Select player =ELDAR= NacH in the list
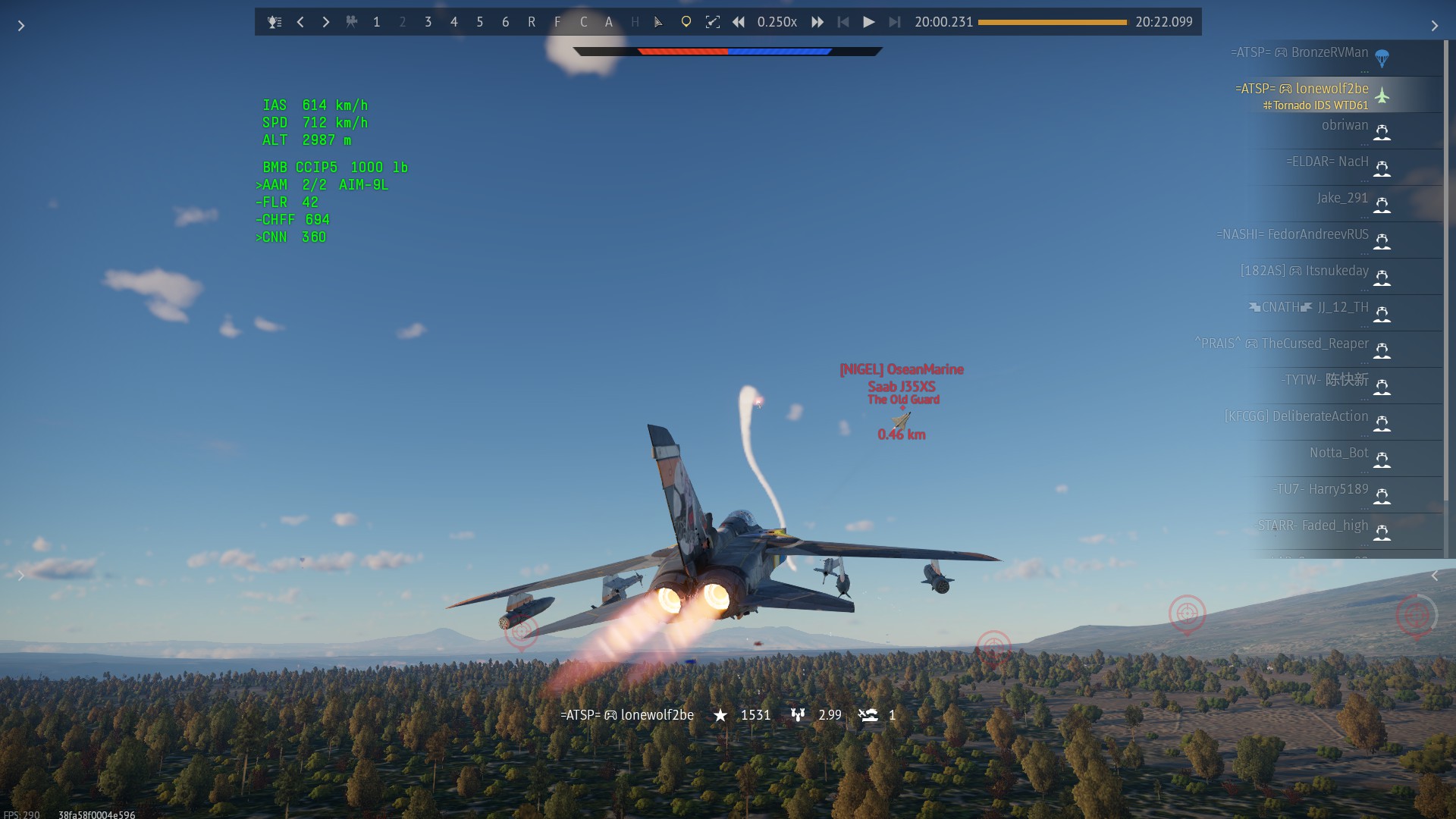 [x=1327, y=162]
